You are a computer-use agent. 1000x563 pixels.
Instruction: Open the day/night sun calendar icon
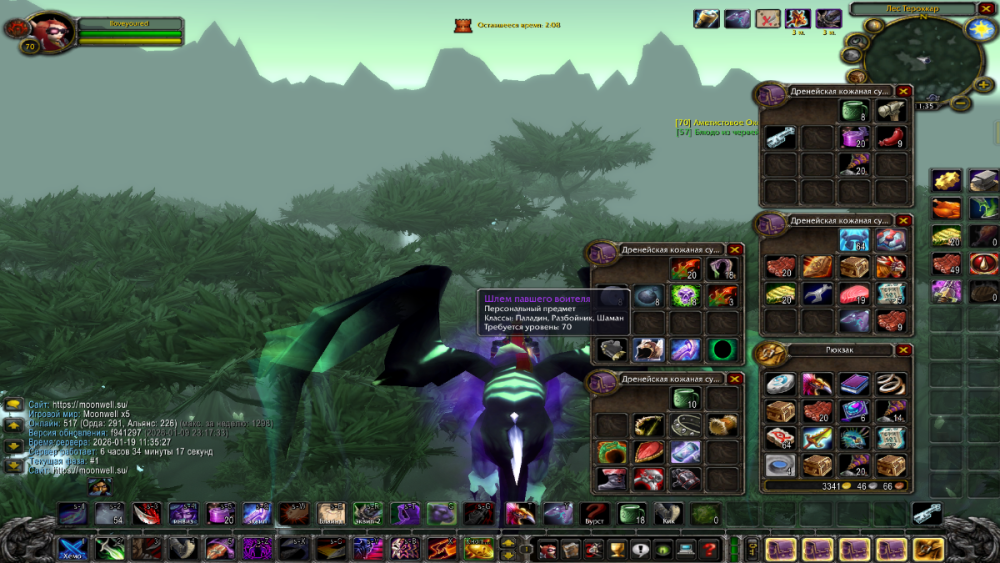point(979,30)
